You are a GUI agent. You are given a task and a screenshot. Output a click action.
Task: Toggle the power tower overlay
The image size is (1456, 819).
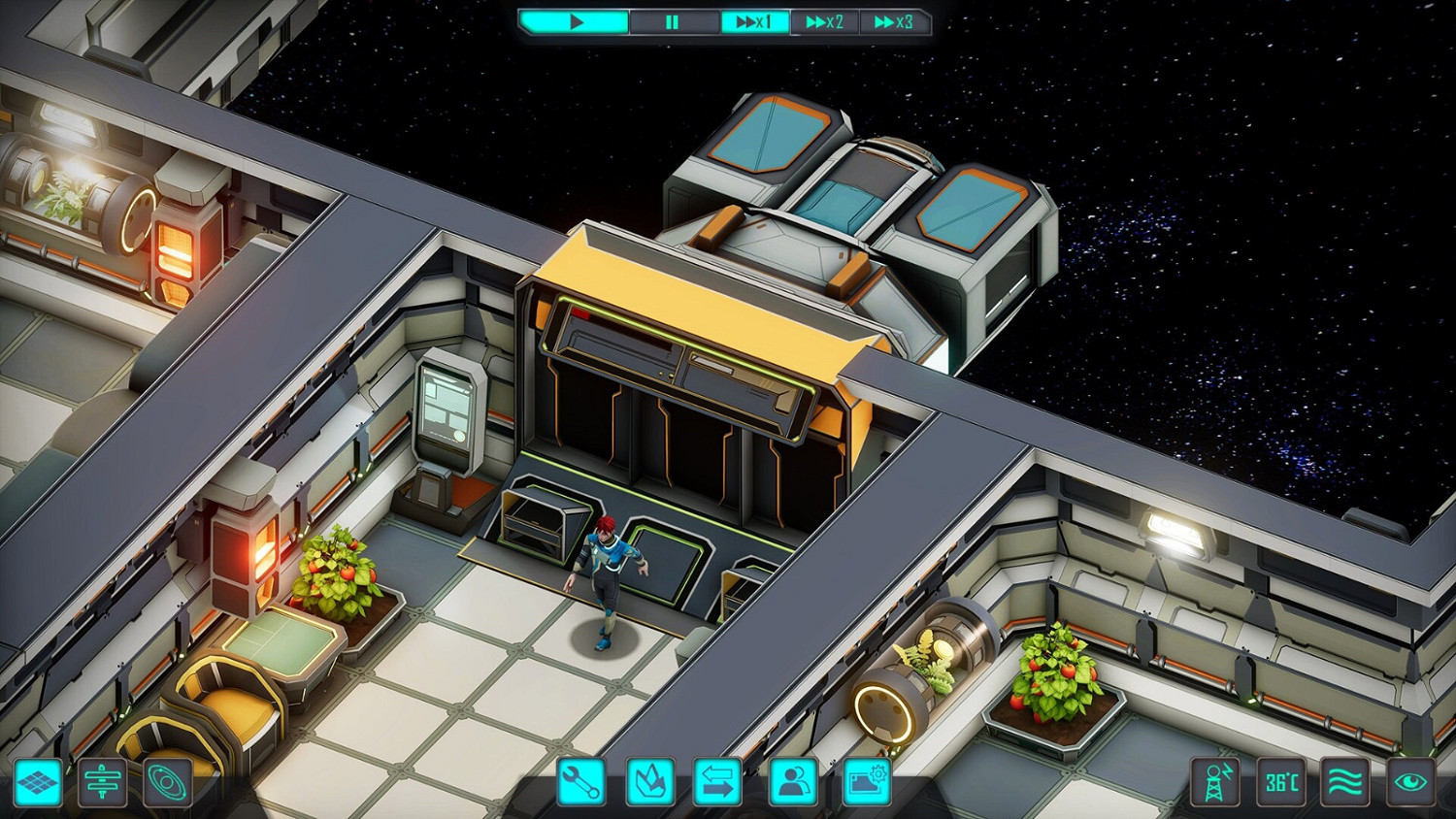(1215, 782)
